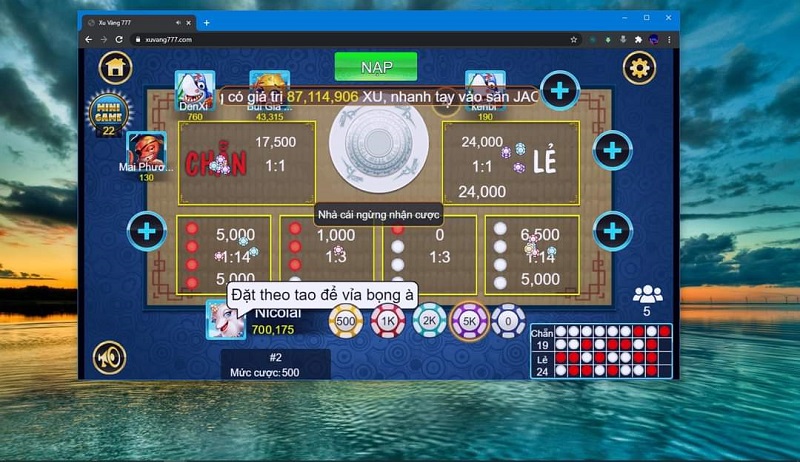Open the home lobby icon
Screen dimensions: 800x462
(116, 68)
